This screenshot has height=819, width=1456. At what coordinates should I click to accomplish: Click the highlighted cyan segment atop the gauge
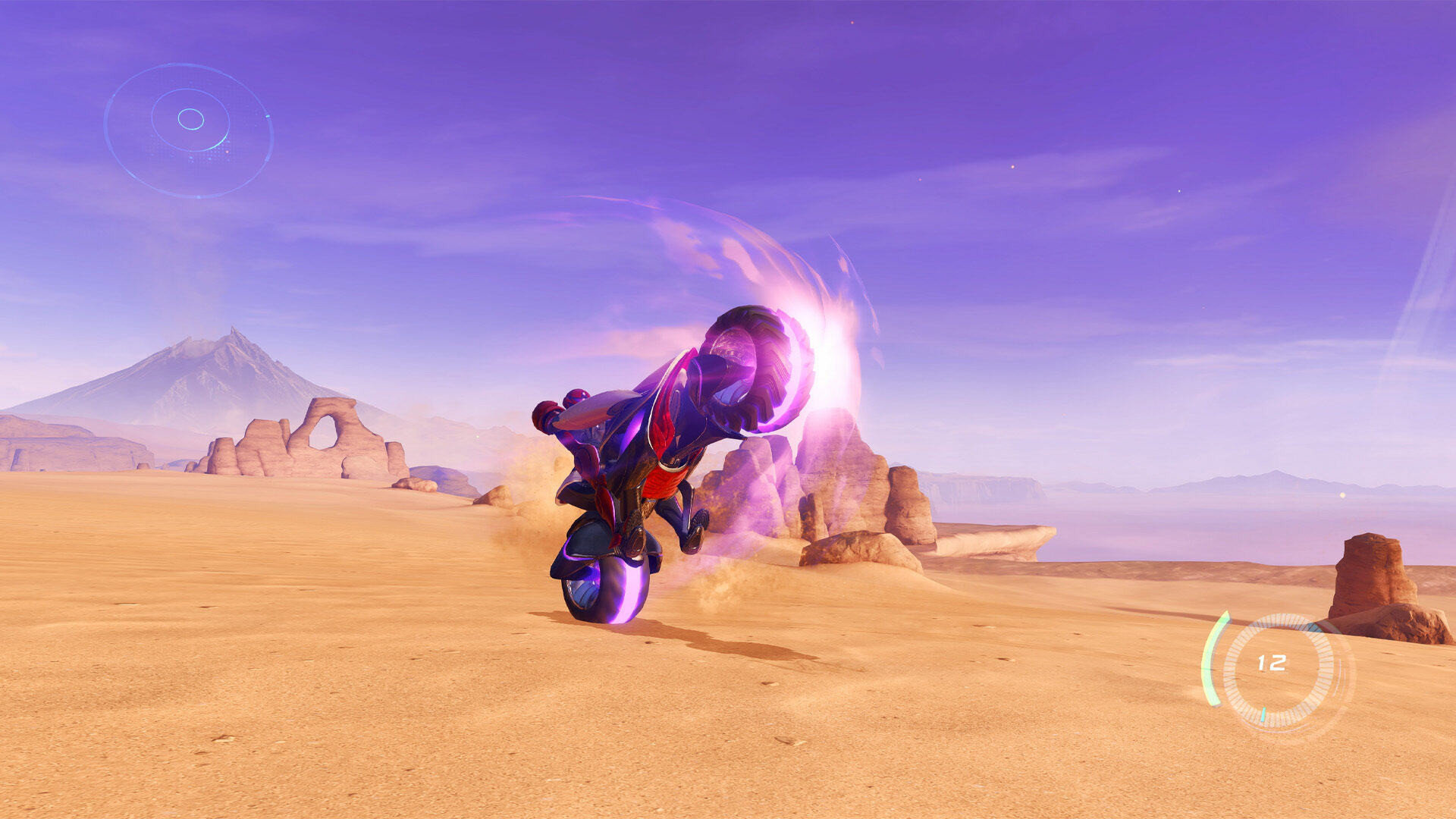pyautogui.click(x=1314, y=627)
